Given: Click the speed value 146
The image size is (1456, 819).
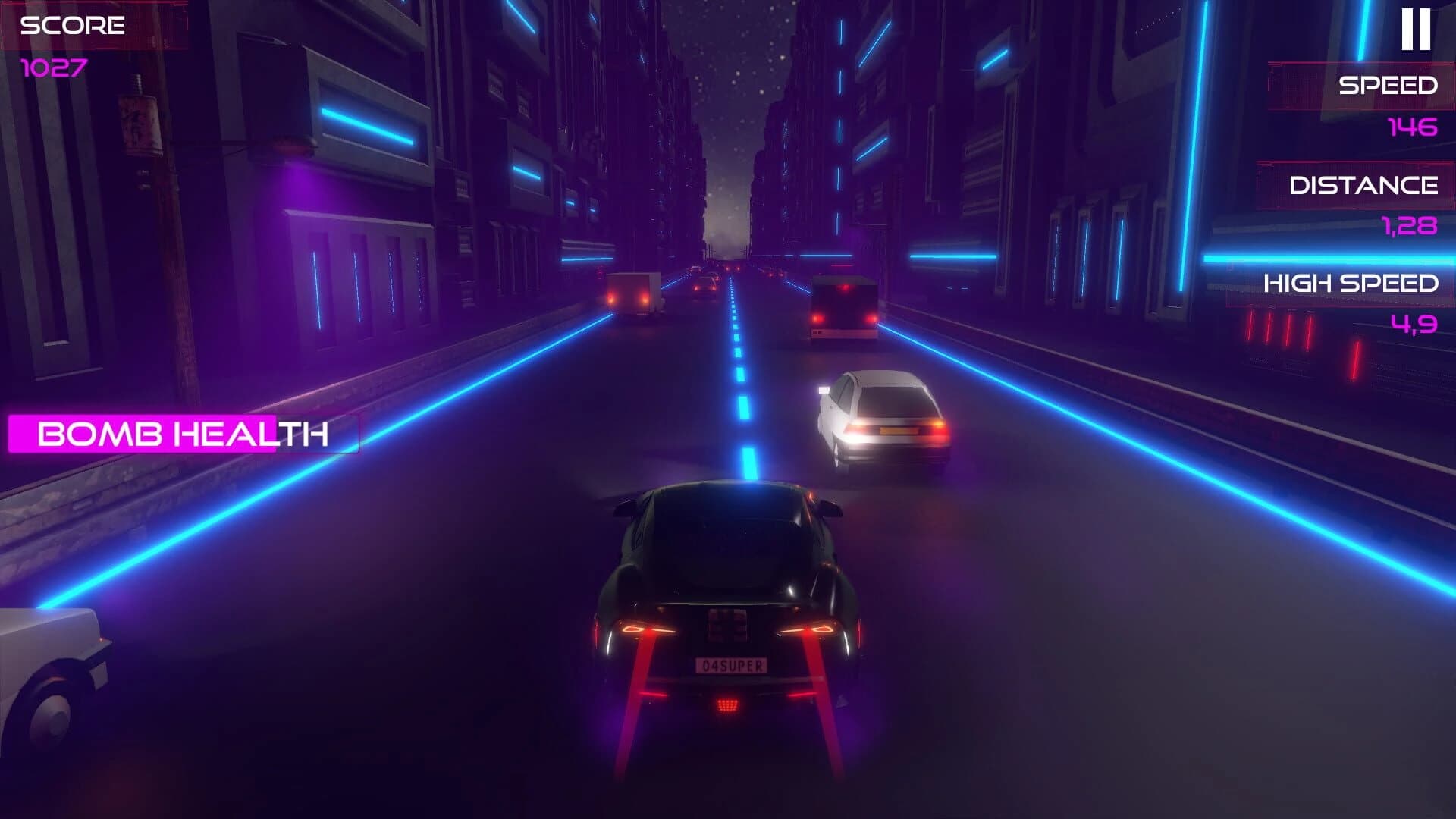Looking at the screenshot, I should coord(1408,127).
